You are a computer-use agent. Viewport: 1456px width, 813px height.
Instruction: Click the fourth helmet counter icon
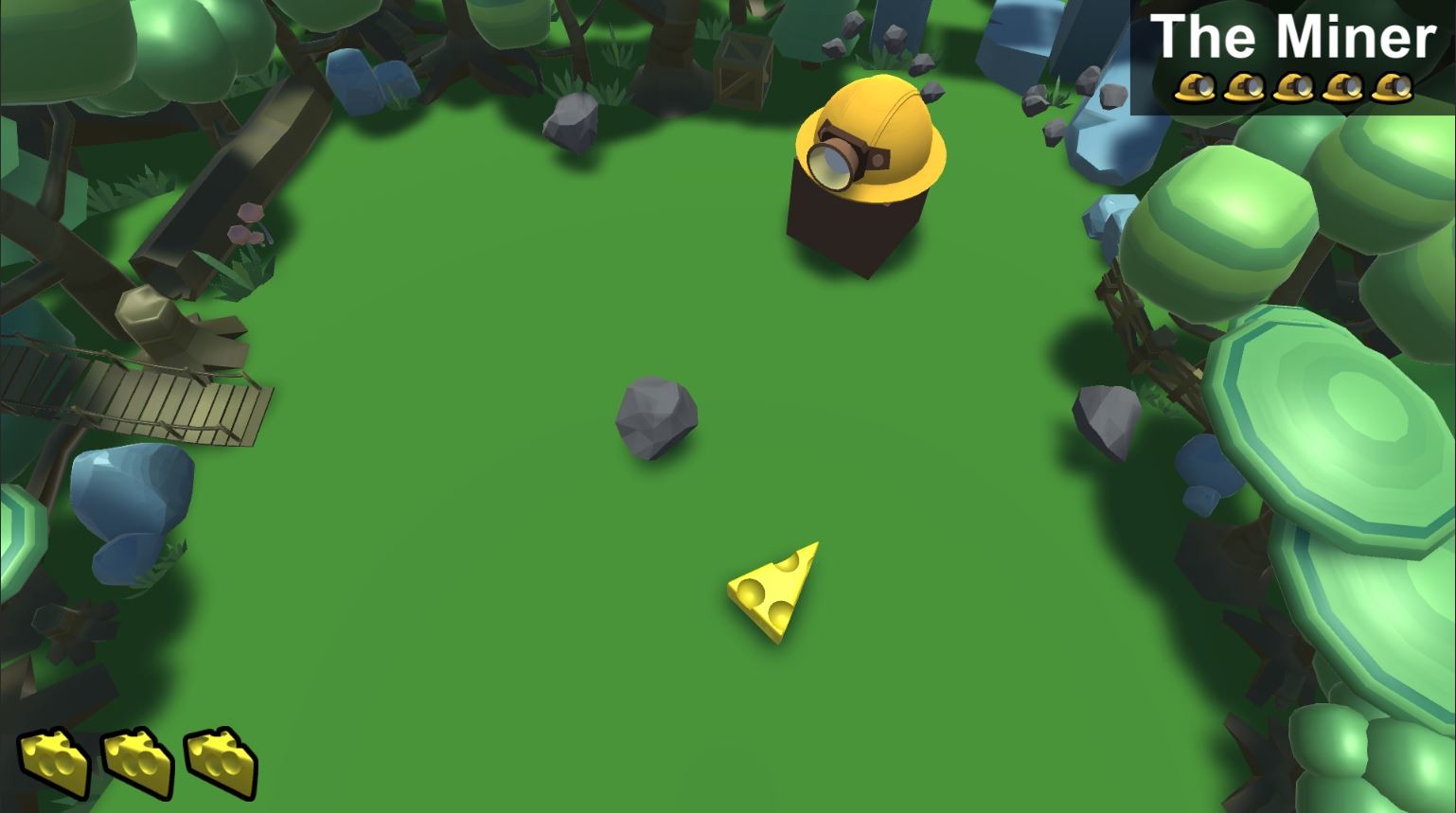(1342, 88)
